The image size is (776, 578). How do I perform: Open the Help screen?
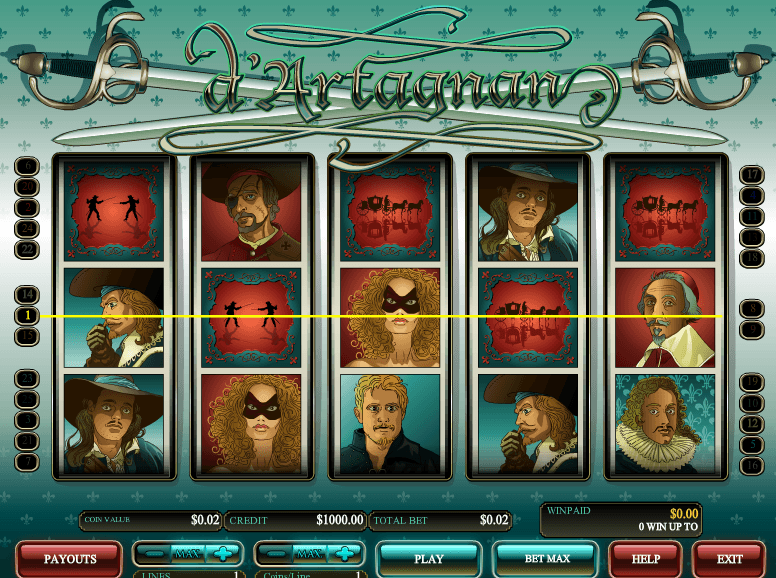click(x=643, y=558)
